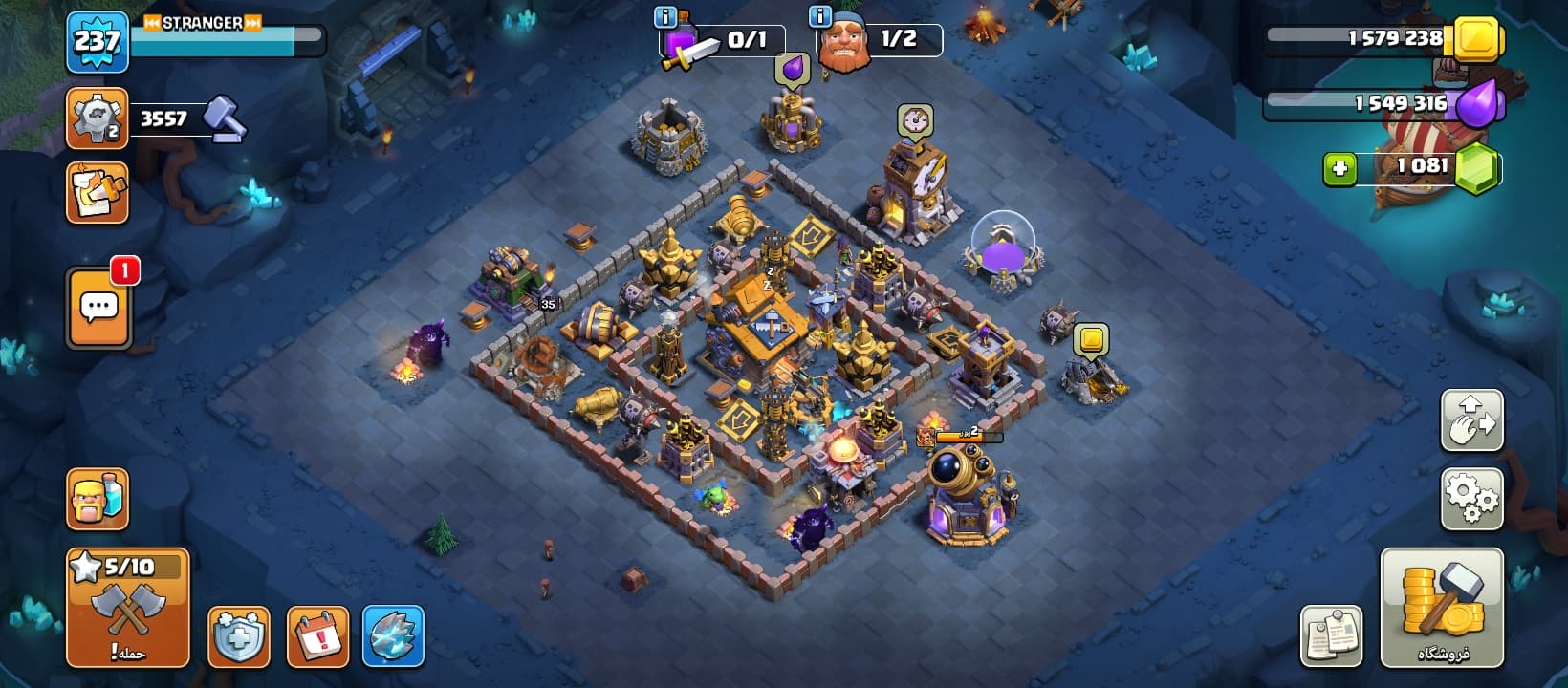
Task: Collect the elixir bubble above the collector
Action: [793, 69]
